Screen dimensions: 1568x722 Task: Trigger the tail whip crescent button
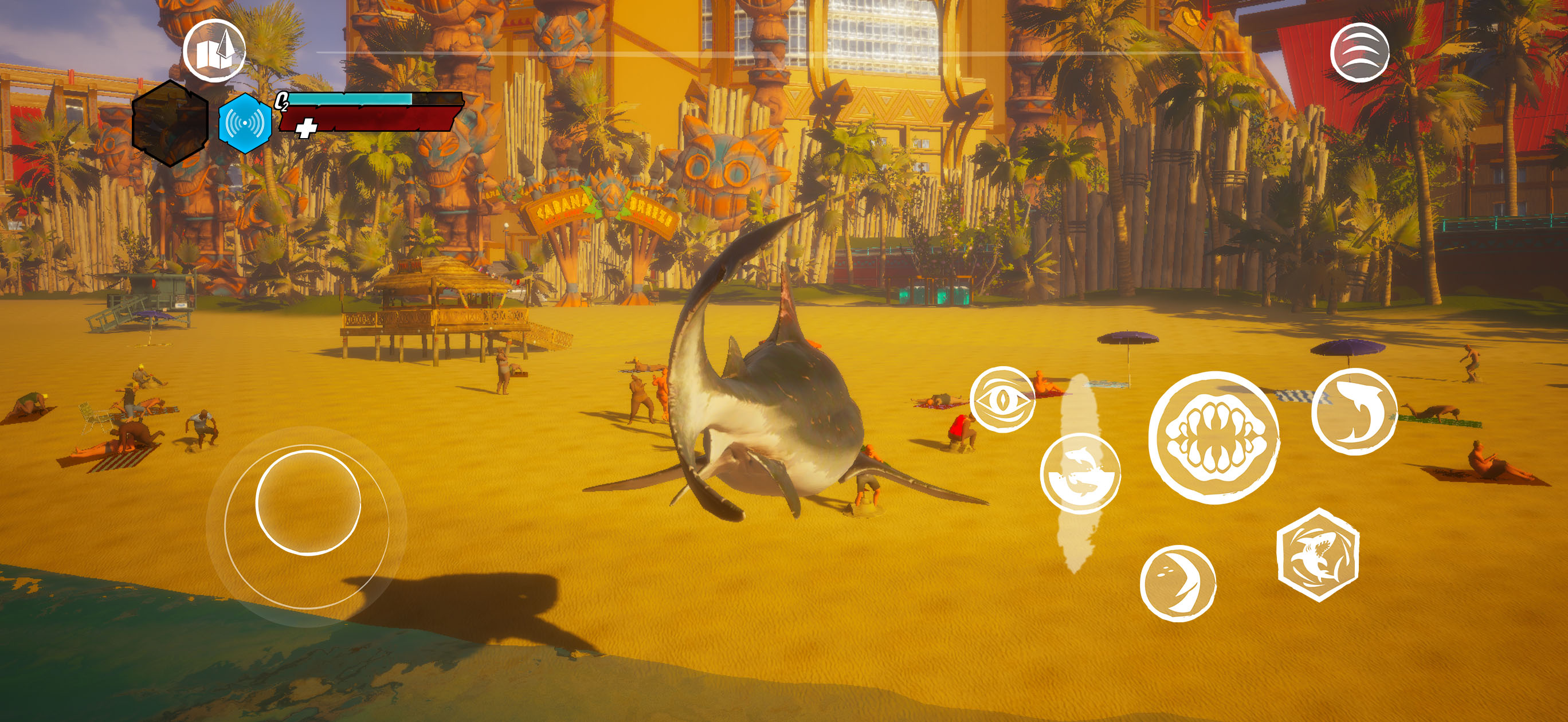(x=1178, y=583)
